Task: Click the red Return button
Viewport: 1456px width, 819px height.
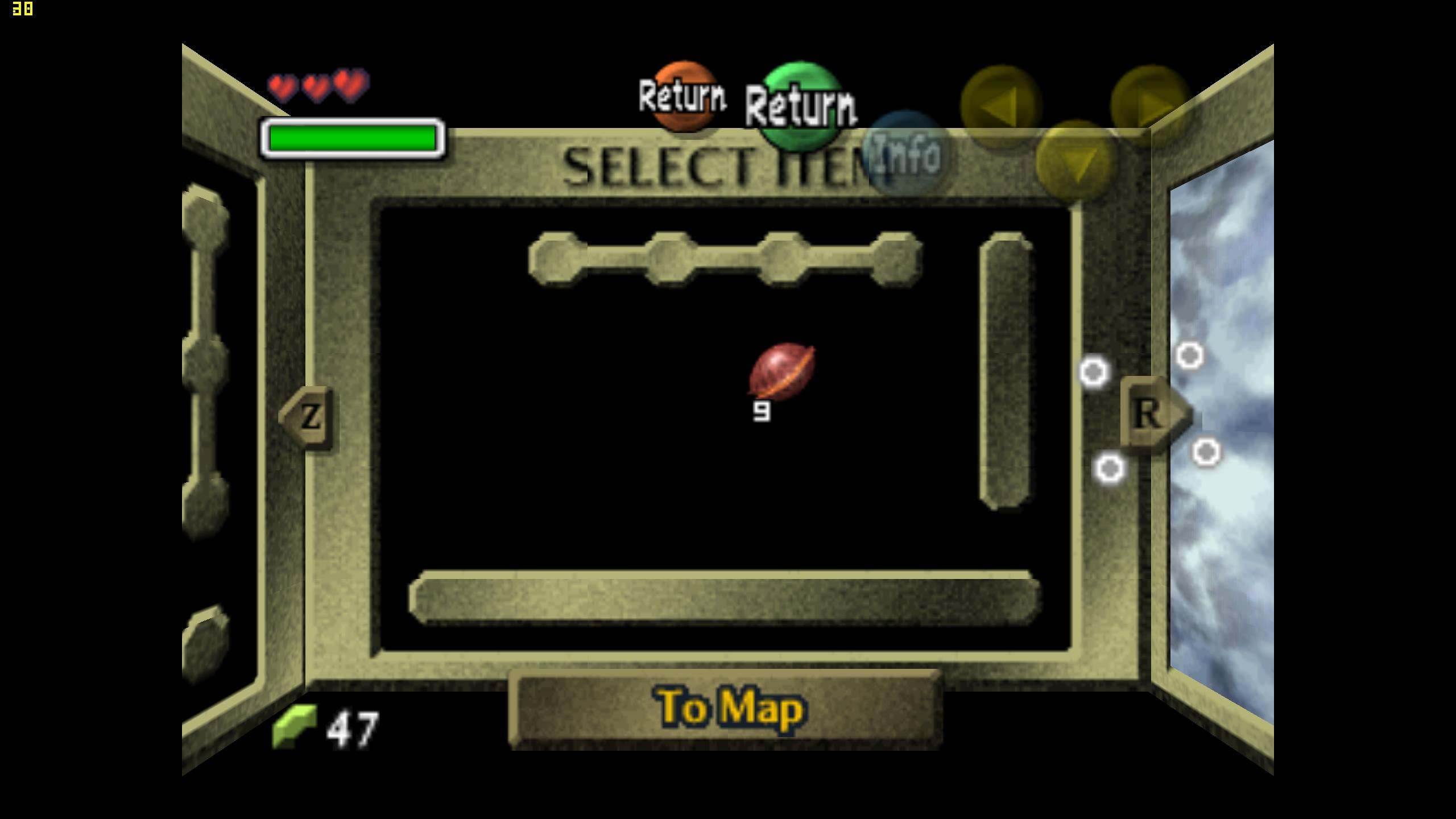Action: (x=682, y=97)
